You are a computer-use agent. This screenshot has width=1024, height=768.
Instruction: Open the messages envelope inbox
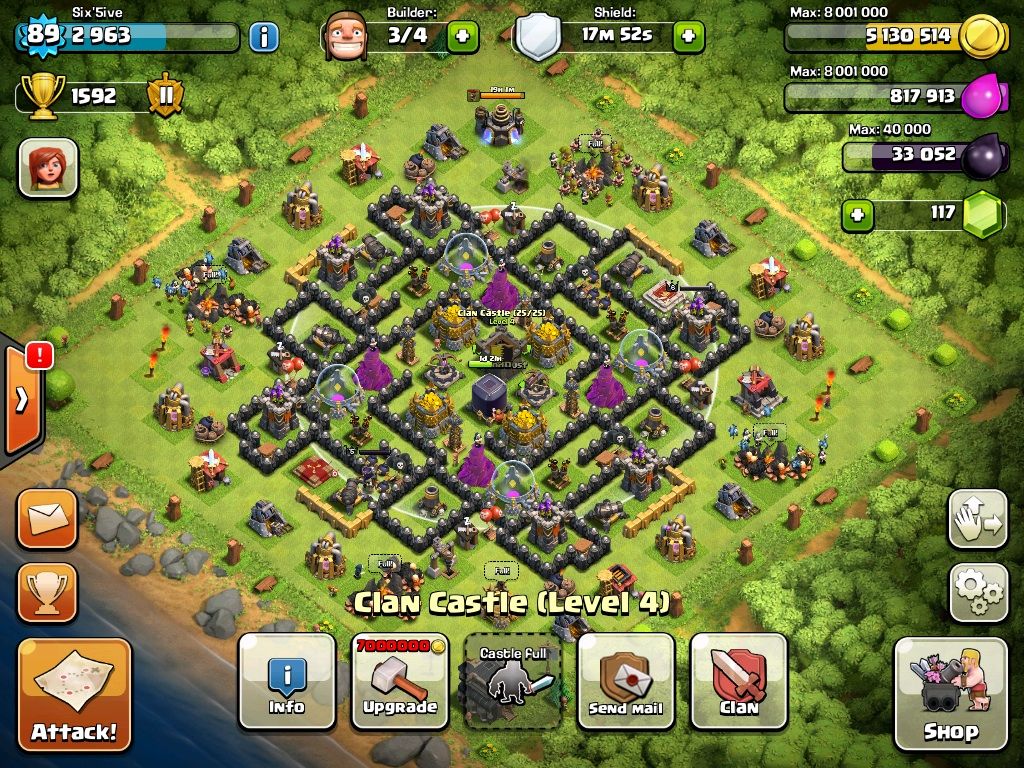coord(47,518)
